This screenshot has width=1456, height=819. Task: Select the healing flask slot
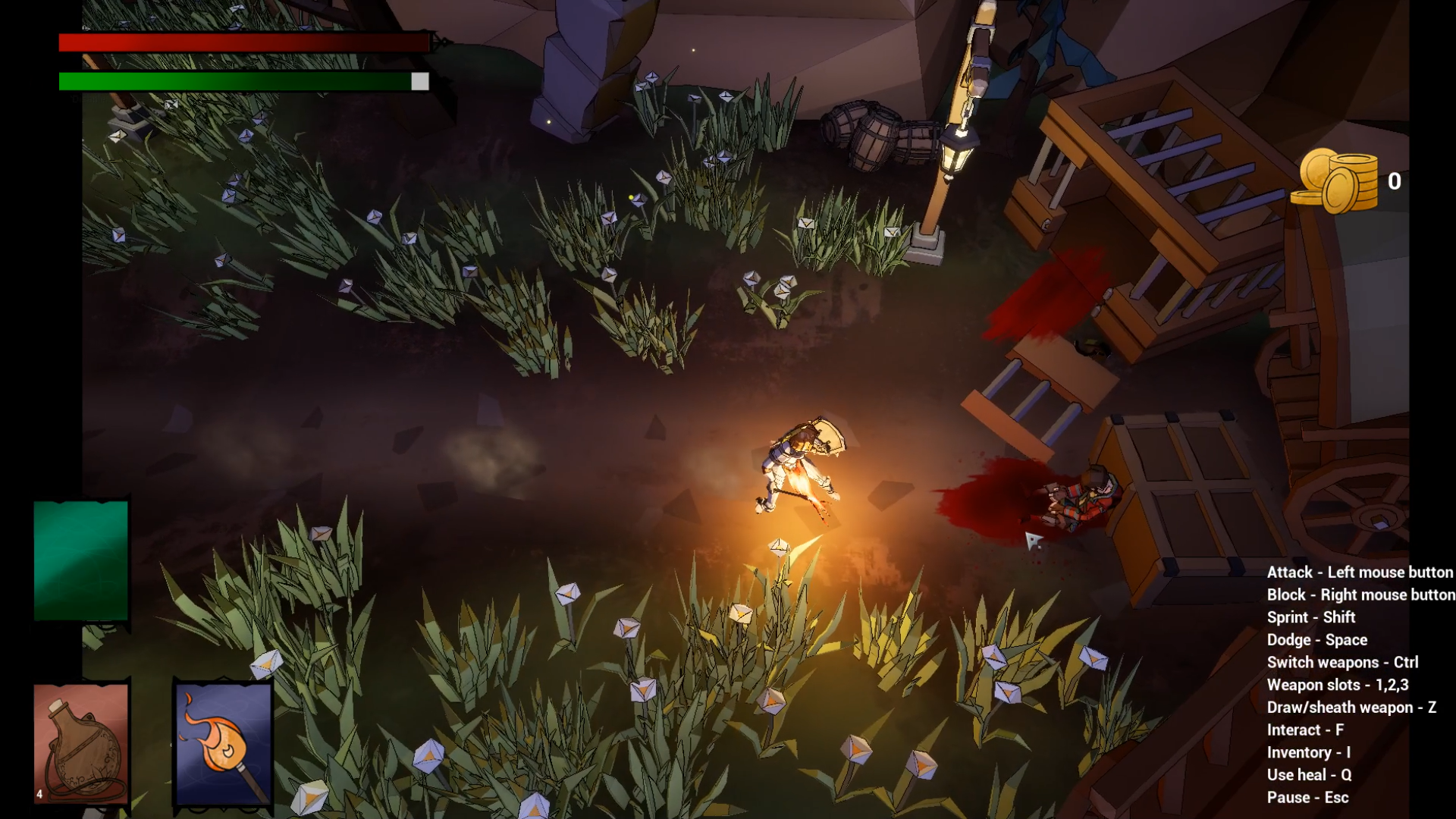pos(81,743)
